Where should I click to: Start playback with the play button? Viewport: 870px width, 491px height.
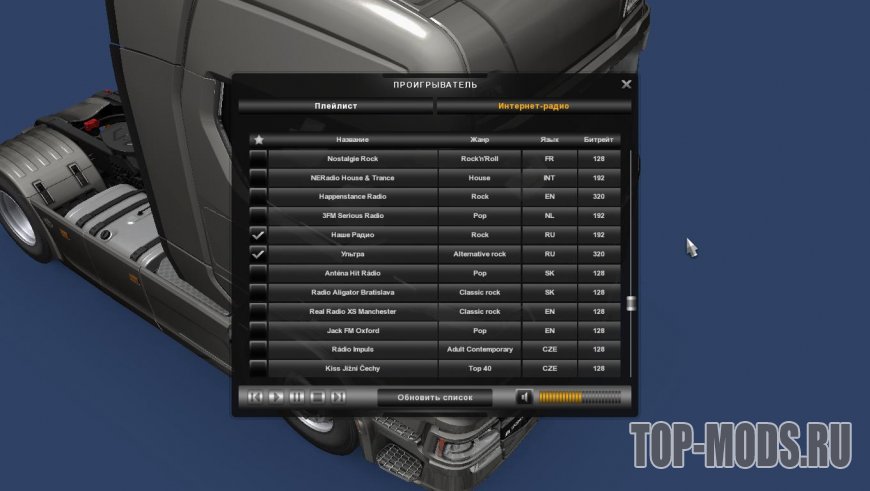pyautogui.click(x=276, y=397)
